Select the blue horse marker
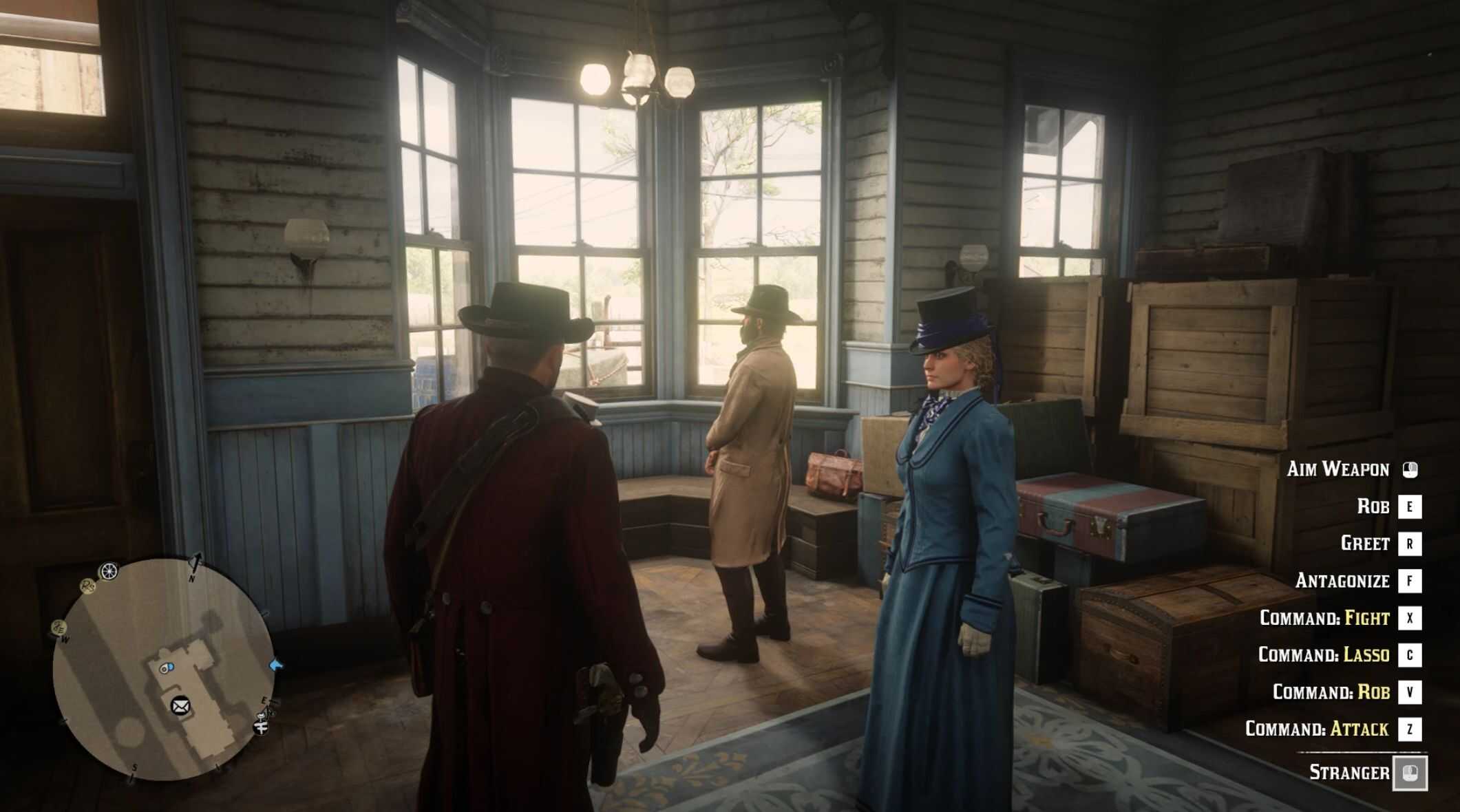The width and height of the screenshot is (1460, 812). tap(277, 665)
